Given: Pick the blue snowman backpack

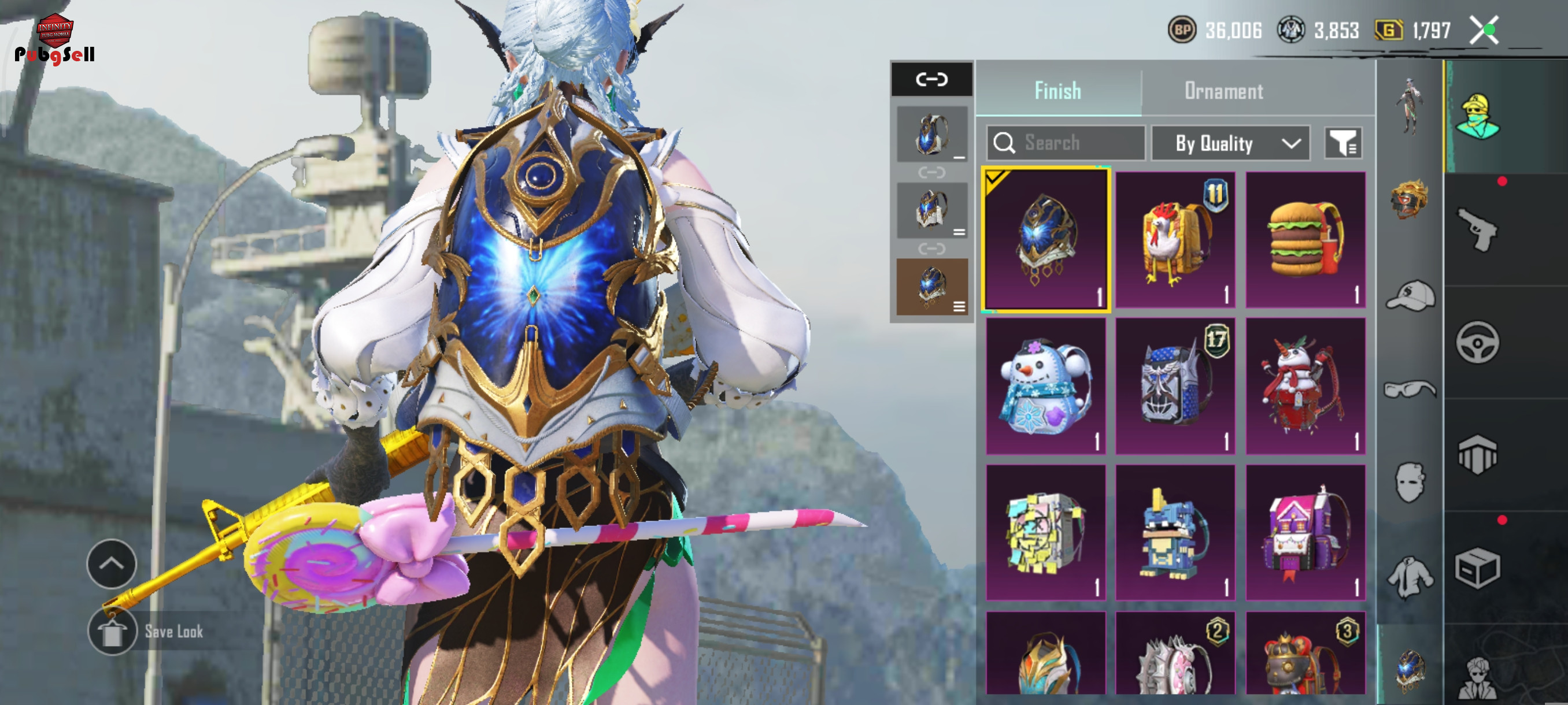Looking at the screenshot, I should tap(1045, 385).
